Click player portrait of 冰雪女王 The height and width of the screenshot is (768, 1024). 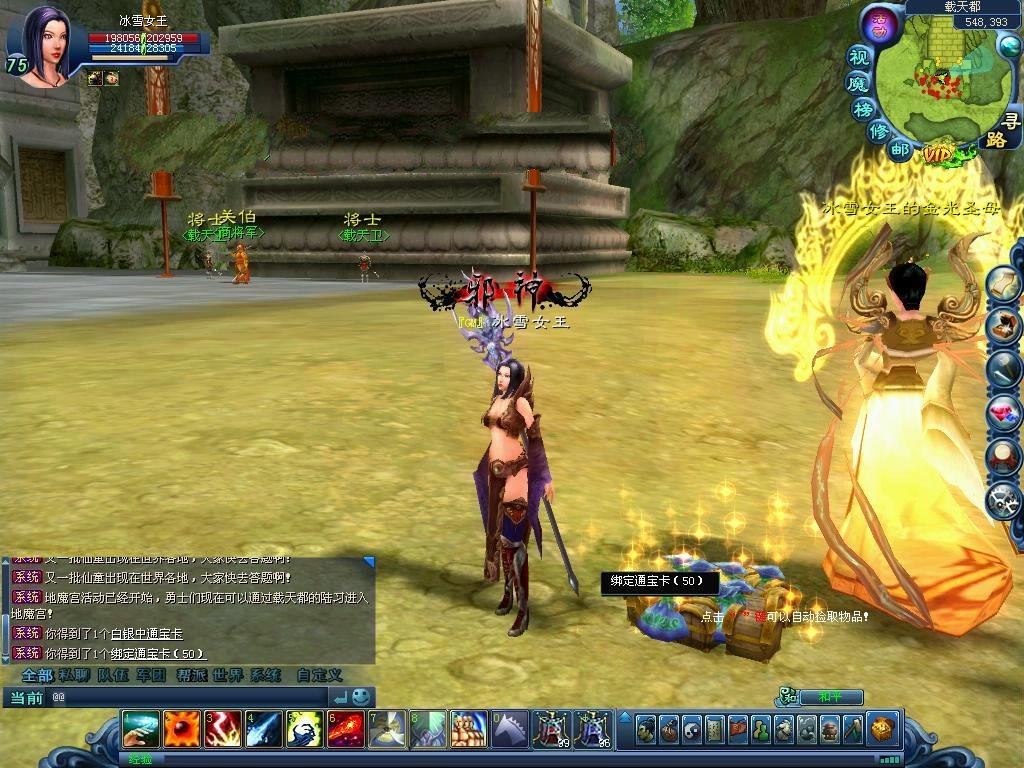tap(42, 45)
